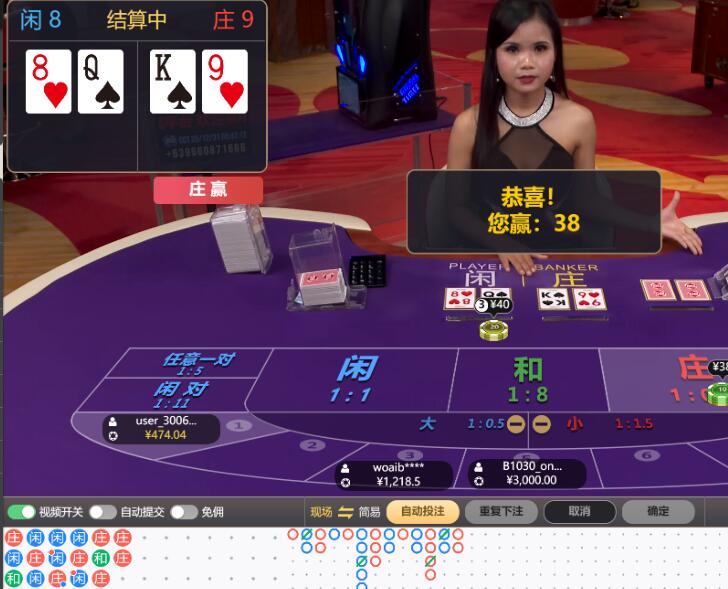Turn on the 免佣 commission-free toggle
This screenshot has height=589, width=728.
[x=183, y=512]
